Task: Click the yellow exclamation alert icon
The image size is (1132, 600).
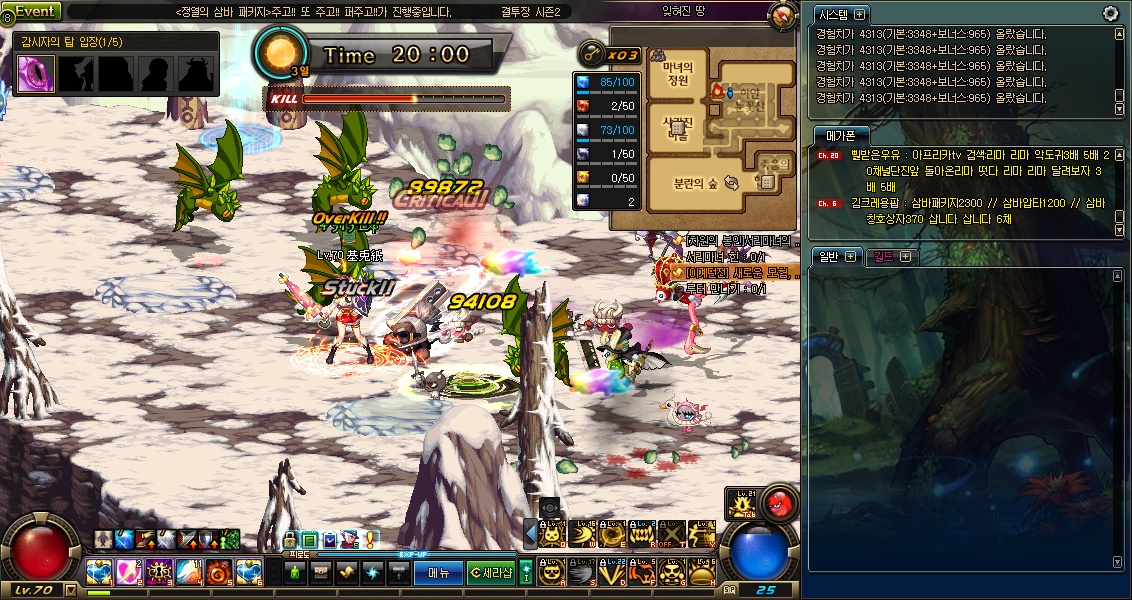Action: (x=370, y=539)
